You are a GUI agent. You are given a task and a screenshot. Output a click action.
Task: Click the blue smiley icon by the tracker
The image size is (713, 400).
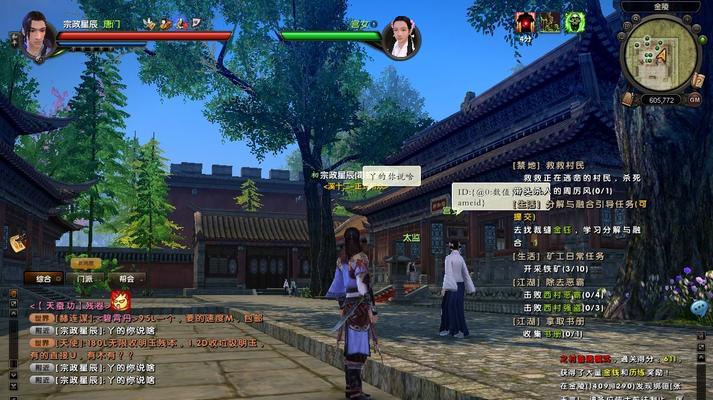coord(698,309)
